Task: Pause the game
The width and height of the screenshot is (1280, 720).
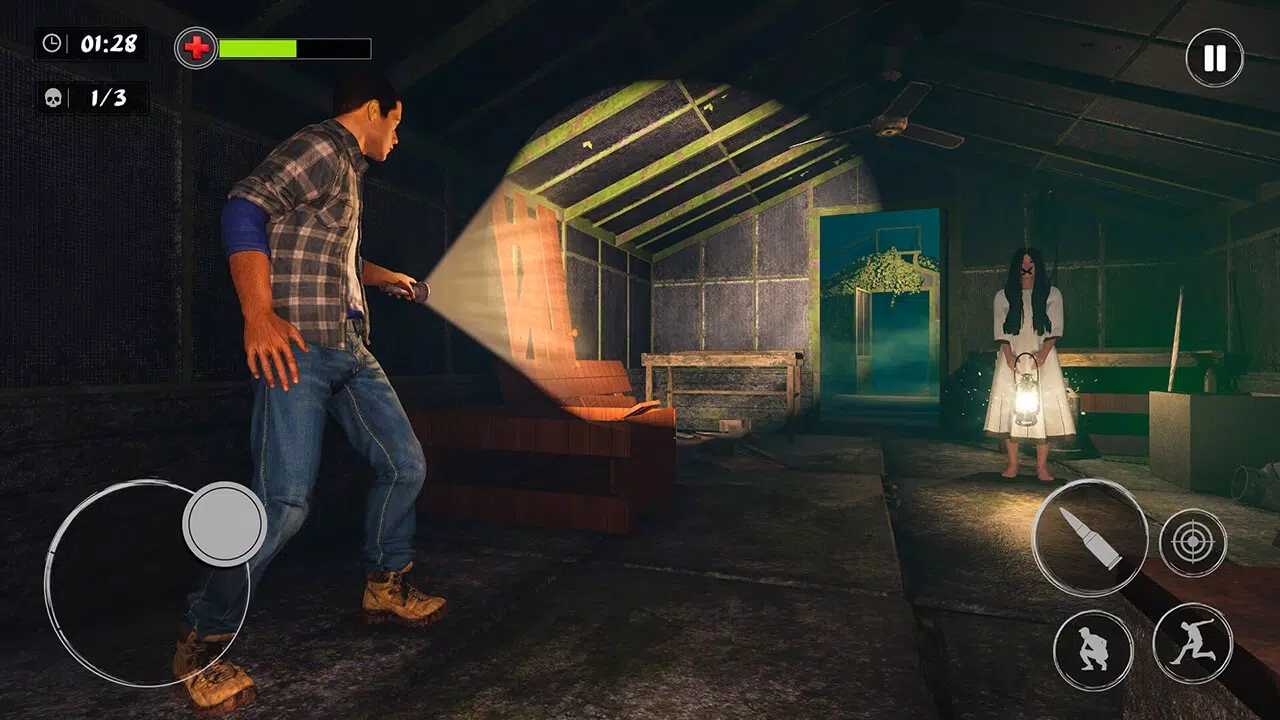Action: coord(1214,58)
